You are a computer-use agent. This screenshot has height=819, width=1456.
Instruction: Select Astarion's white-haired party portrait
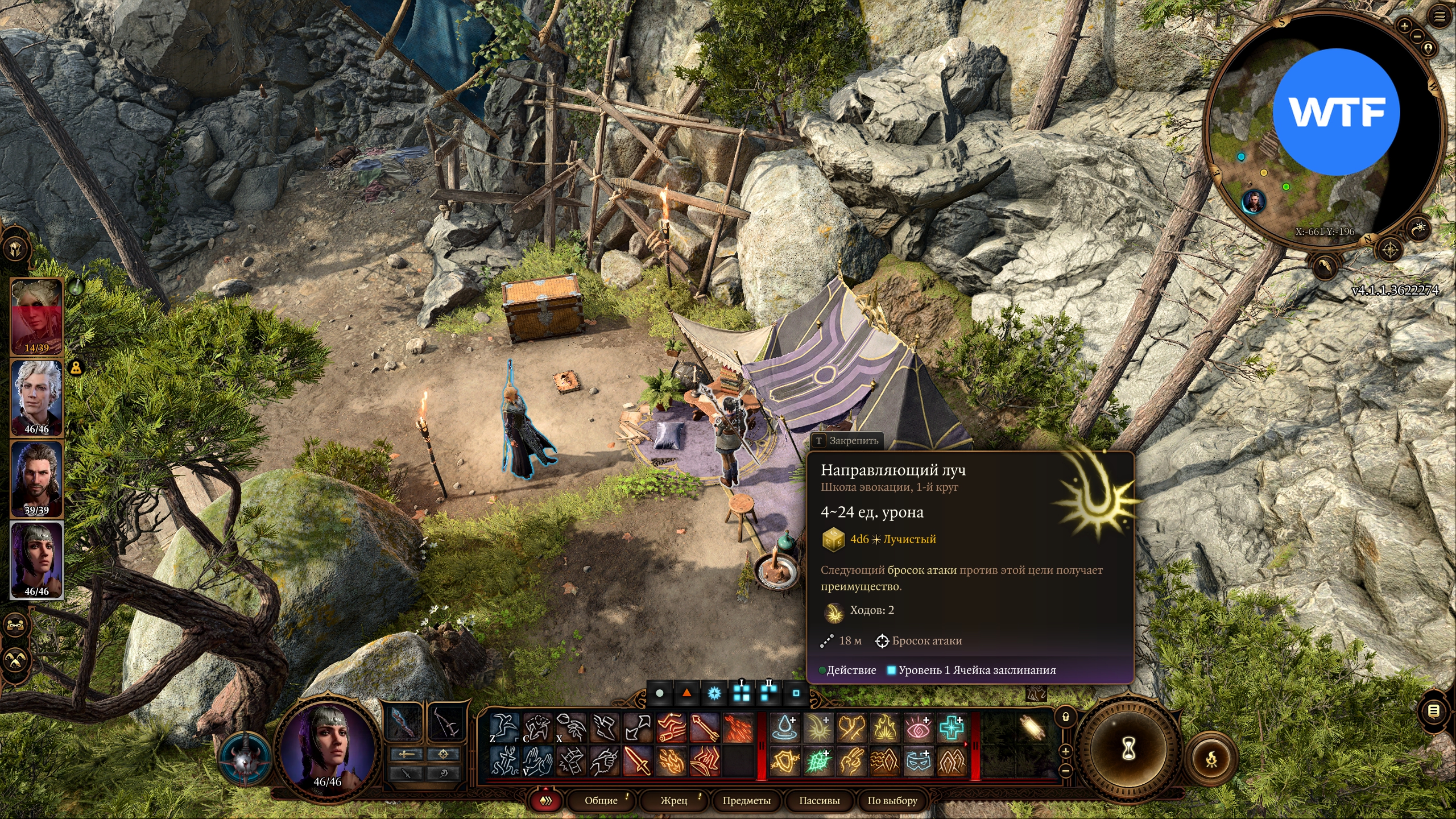coord(37,397)
